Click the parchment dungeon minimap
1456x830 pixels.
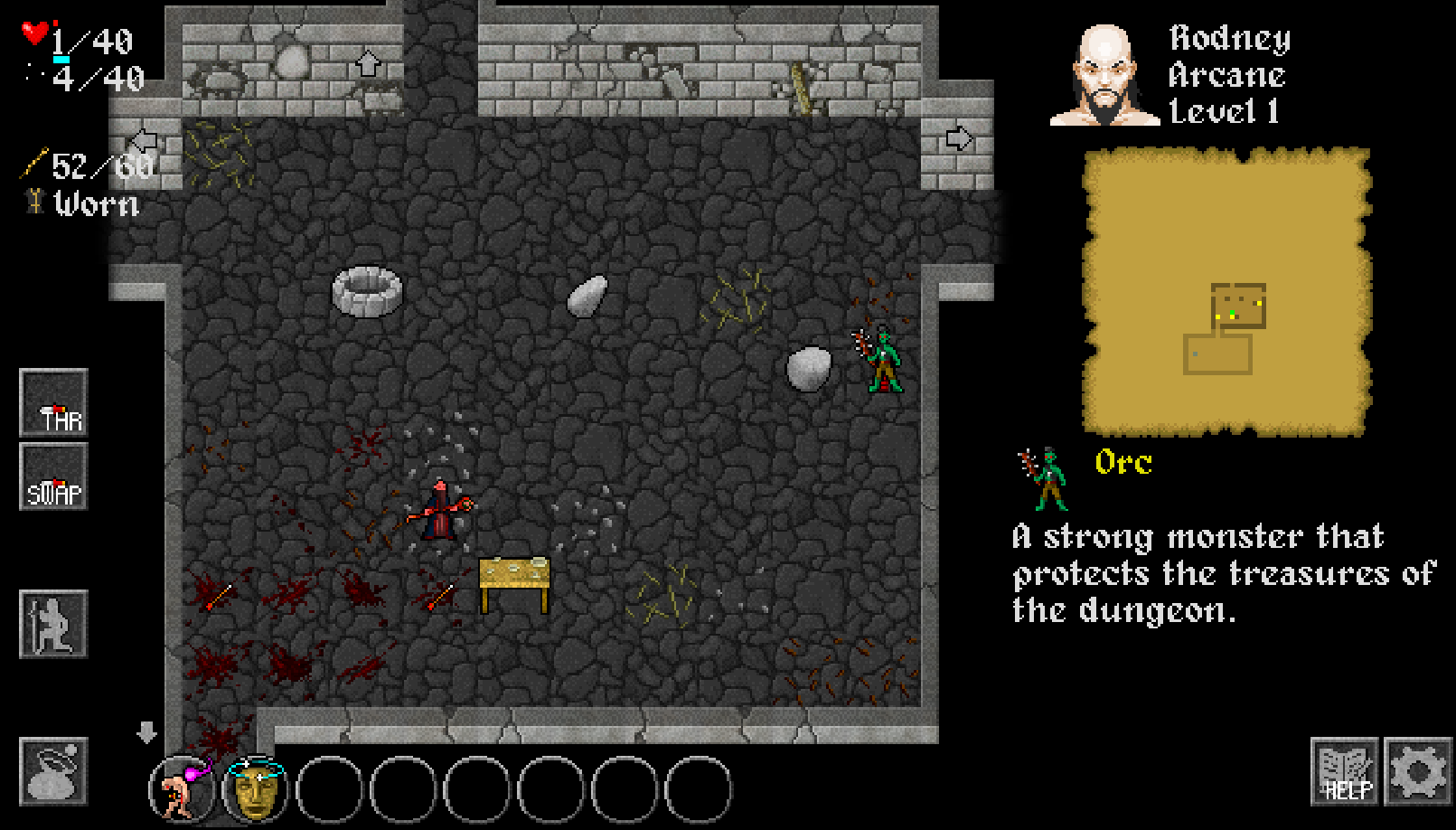coord(1227,292)
